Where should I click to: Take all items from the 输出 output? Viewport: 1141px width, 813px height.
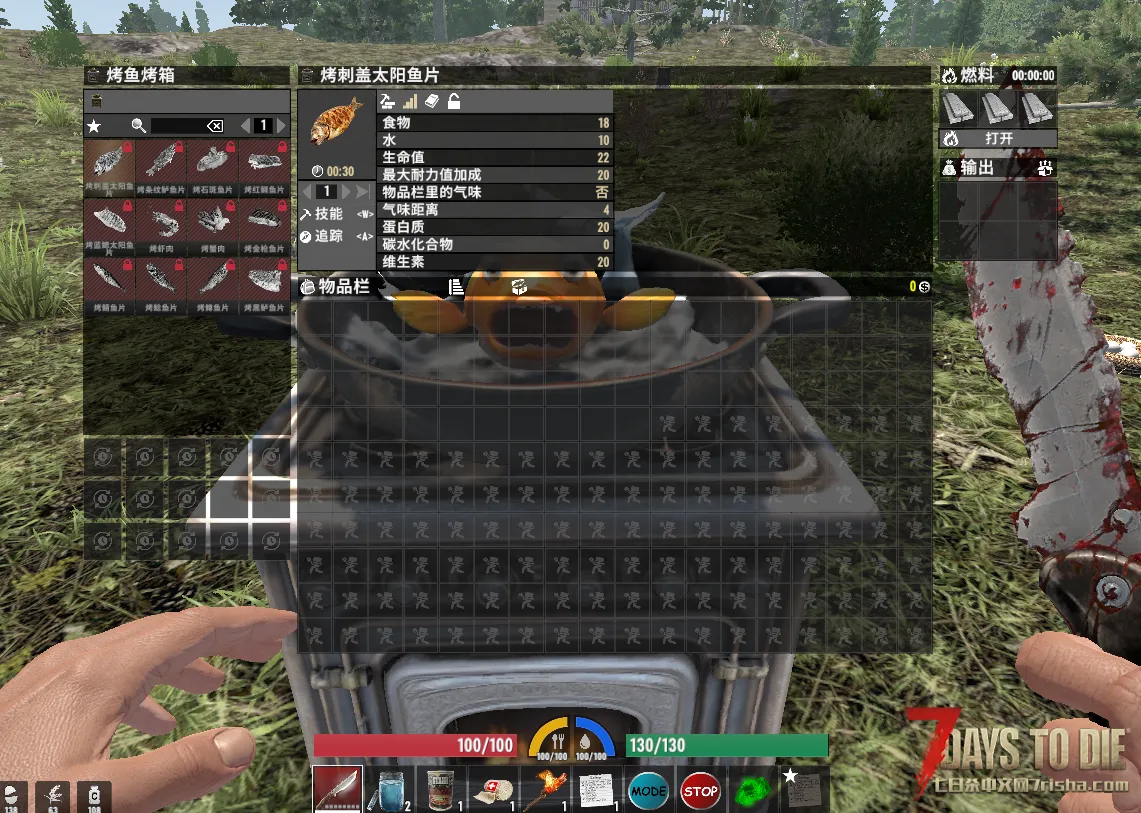click(1046, 168)
